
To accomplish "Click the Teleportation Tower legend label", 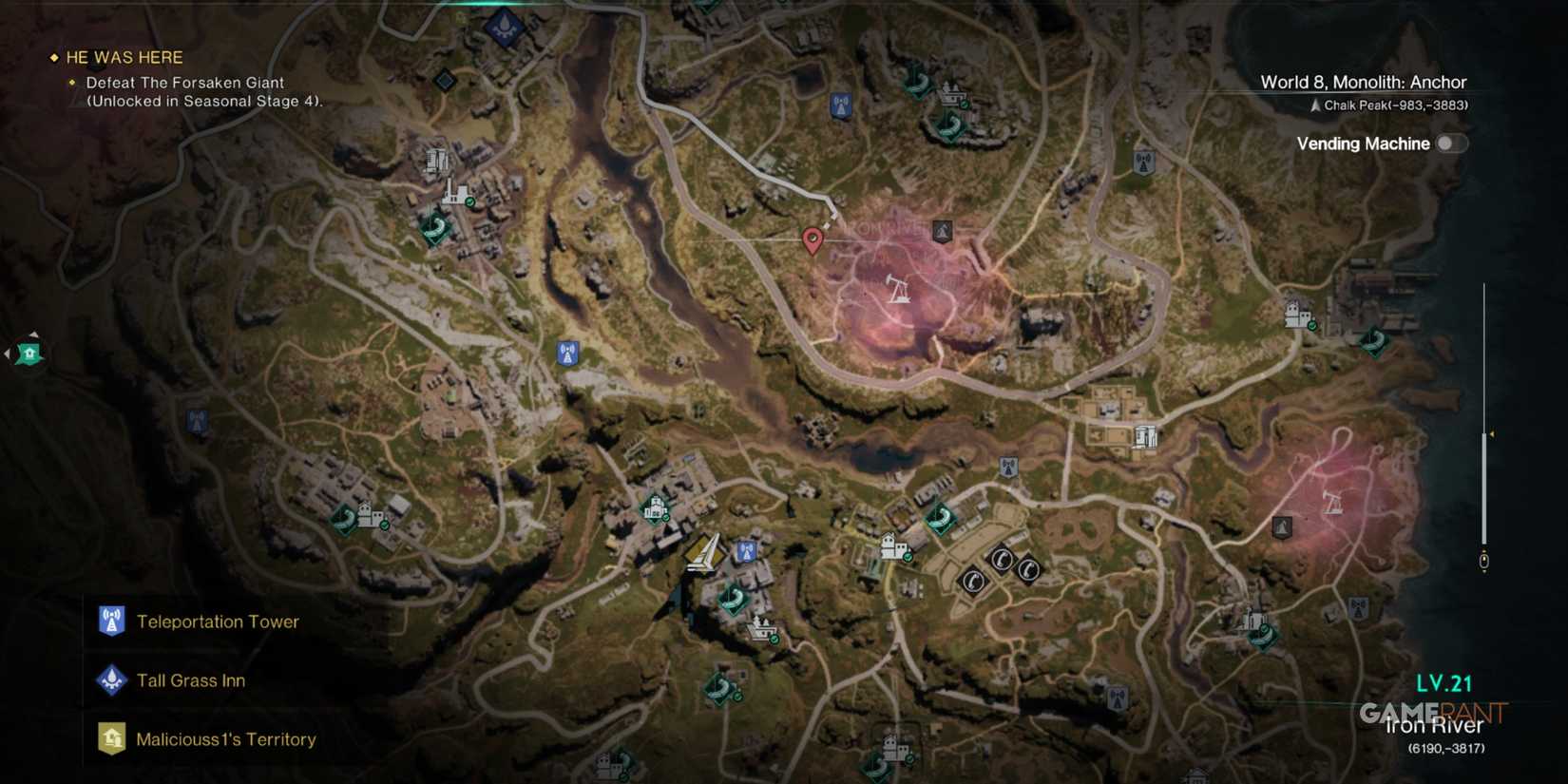I will coord(219,621).
